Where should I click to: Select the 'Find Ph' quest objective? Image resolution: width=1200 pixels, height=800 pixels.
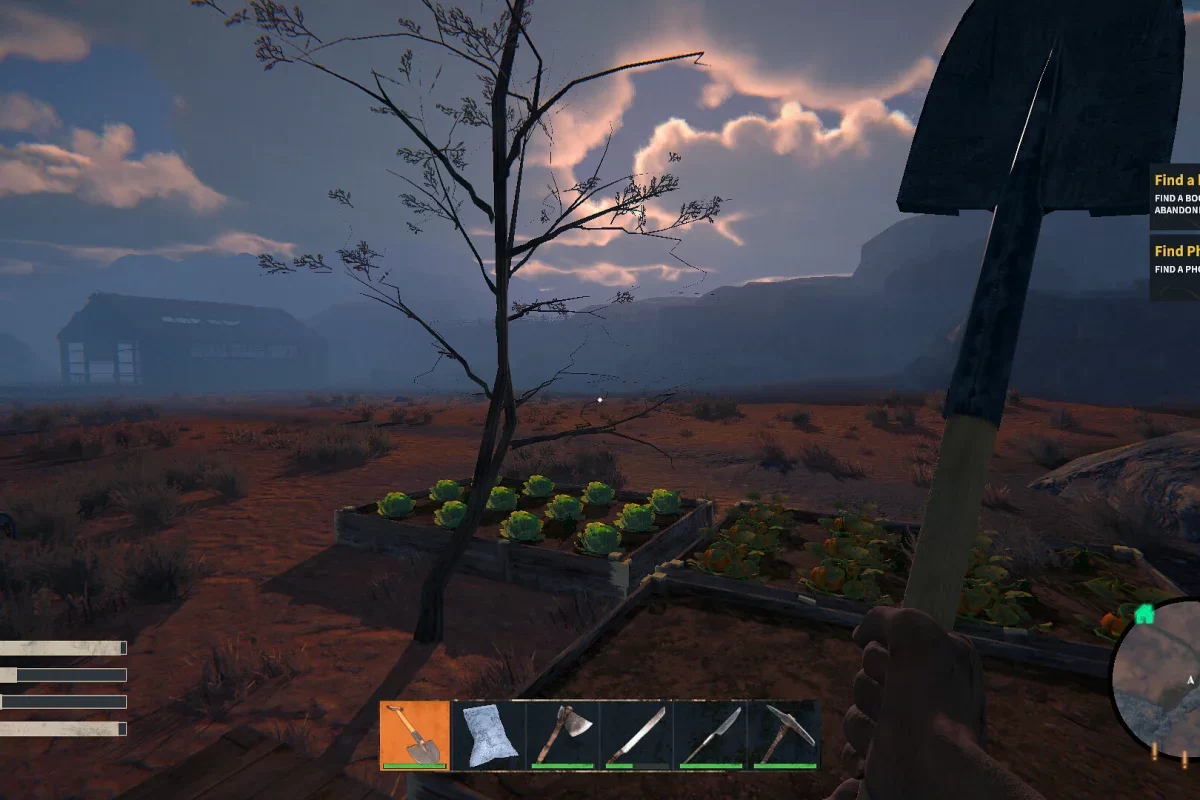point(1175,259)
